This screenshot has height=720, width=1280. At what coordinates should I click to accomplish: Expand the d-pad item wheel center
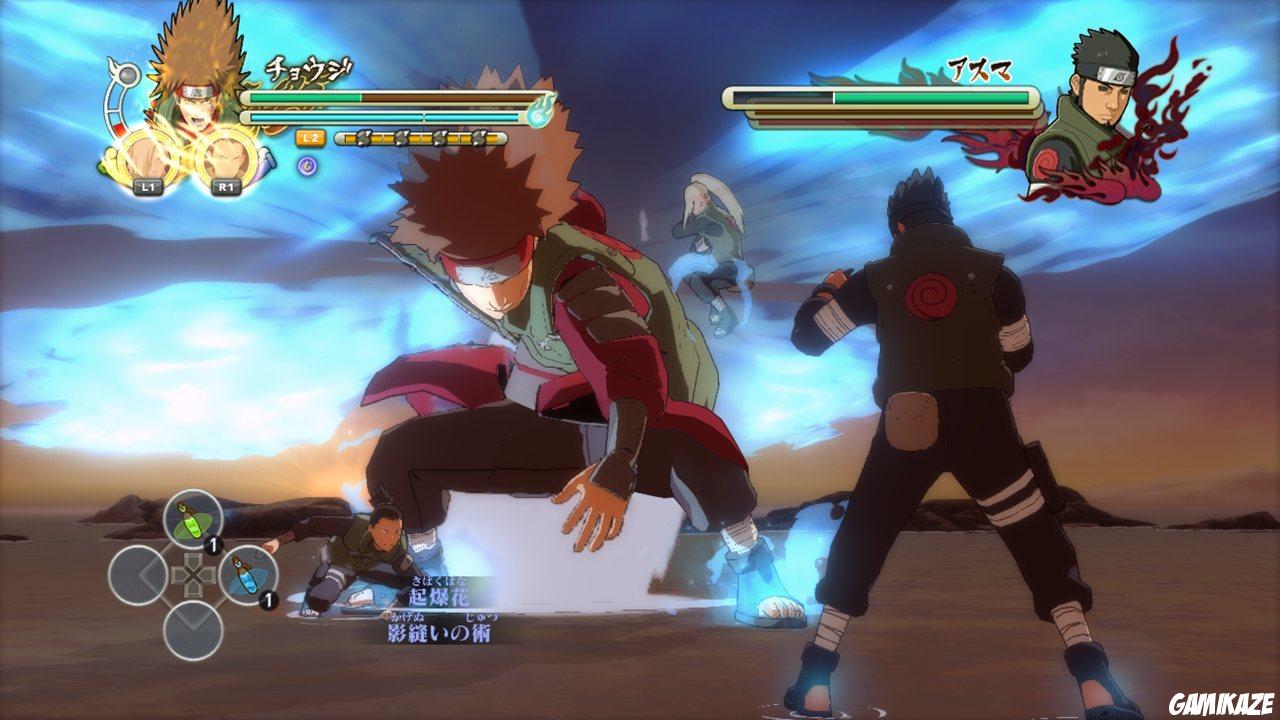(x=194, y=575)
